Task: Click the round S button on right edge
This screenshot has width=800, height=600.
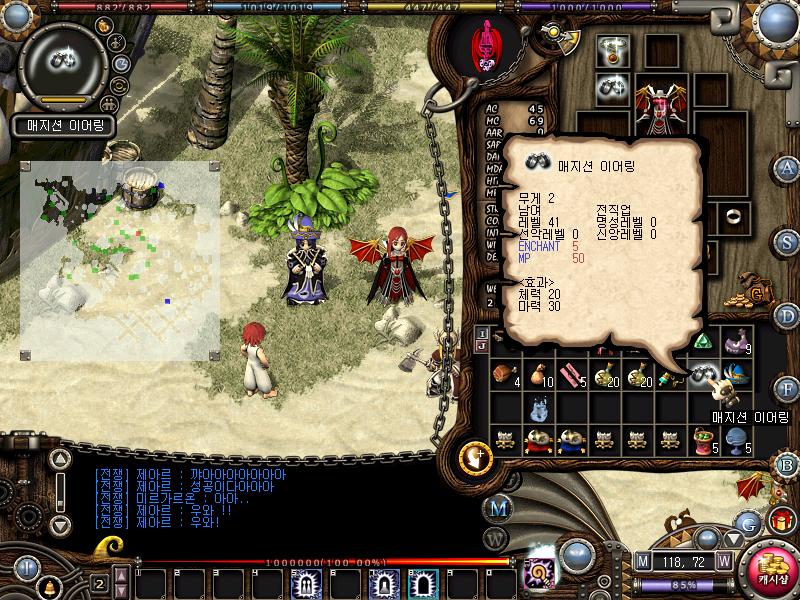Action: (787, 241)
